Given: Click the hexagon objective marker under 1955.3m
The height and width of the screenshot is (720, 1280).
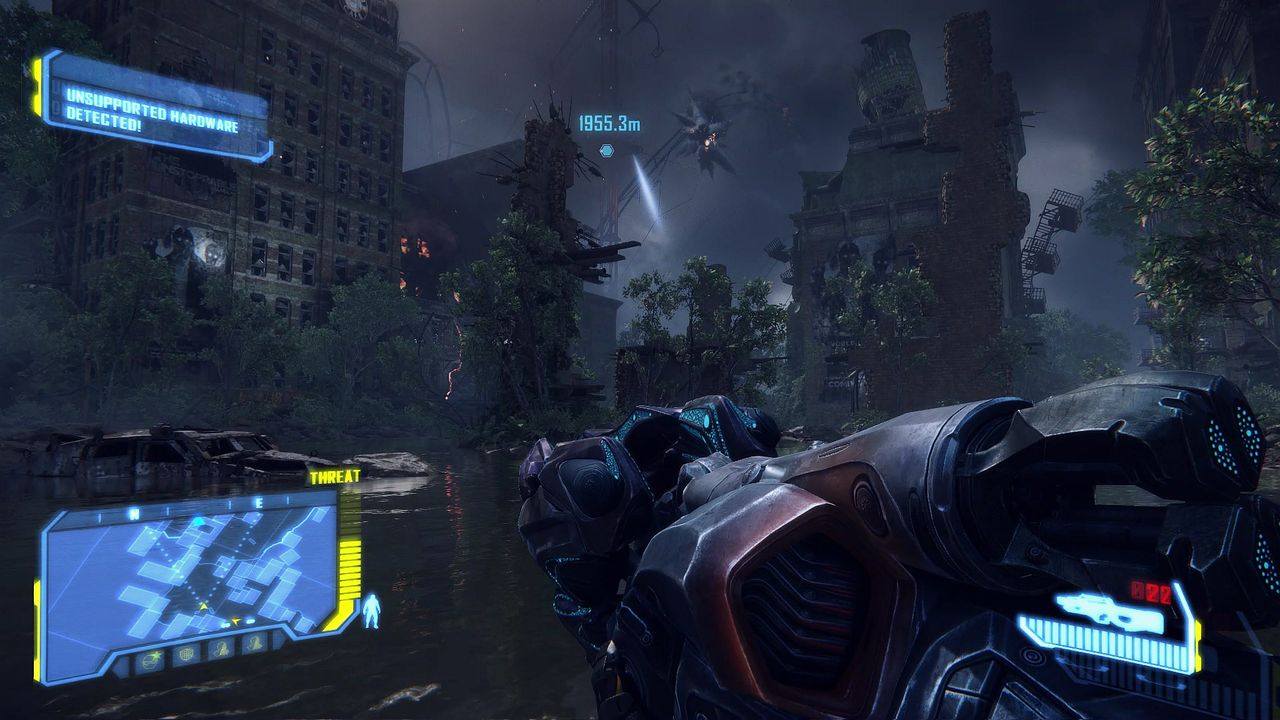Looking at the screenshot, I should pyautogui.click(x=606, y=150).
